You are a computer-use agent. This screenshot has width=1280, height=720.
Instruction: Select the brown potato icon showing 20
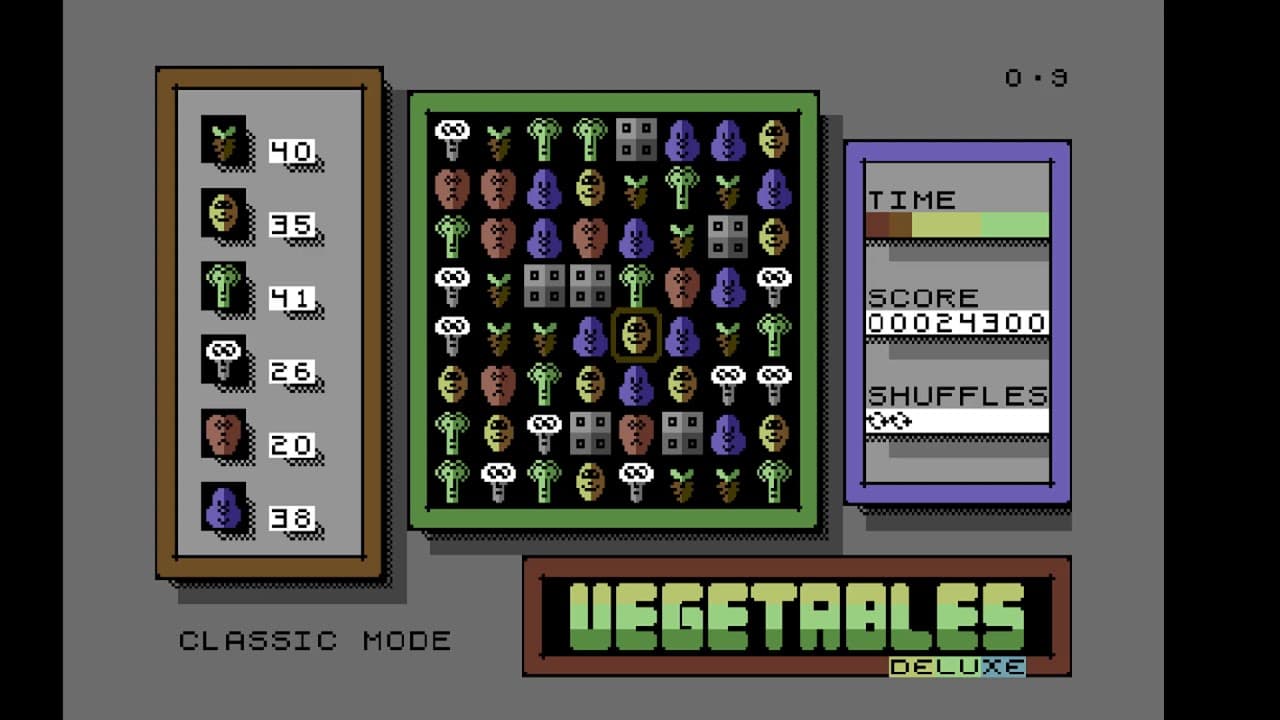(x=225, y=434)
